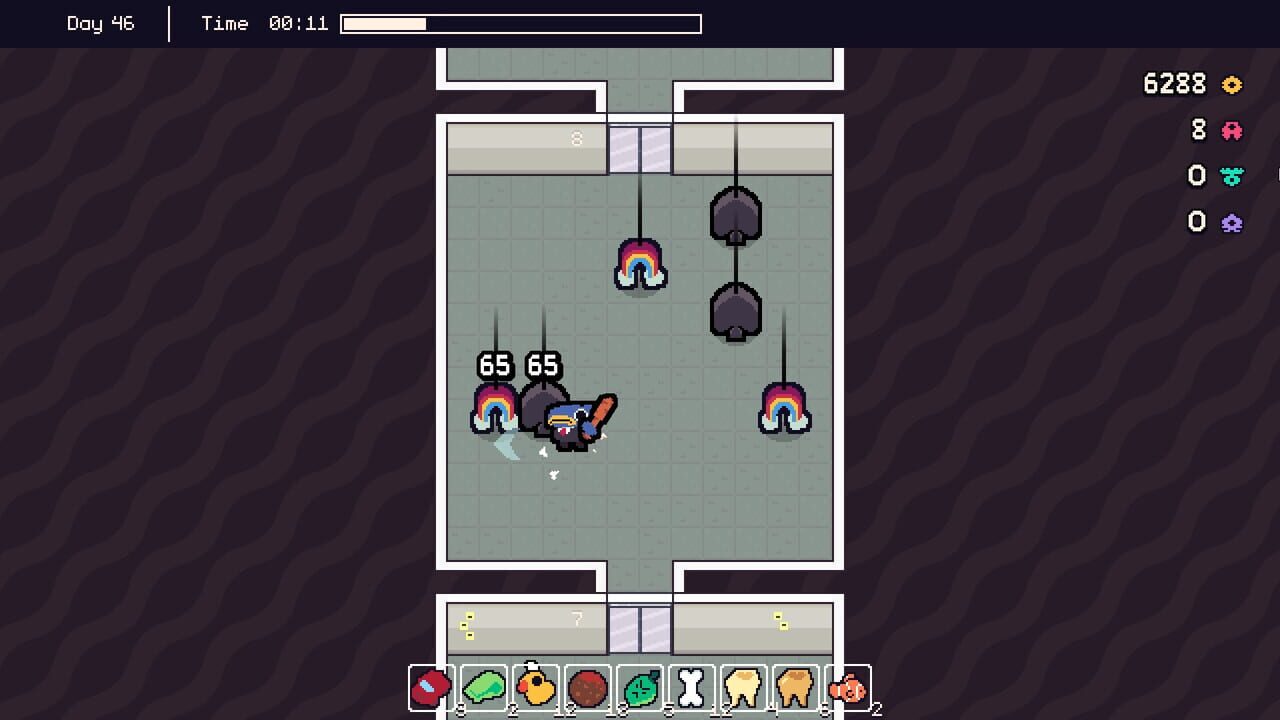Viewport: 1280px width, 720px height.
Task: Click the teal creature currency icon
Action: [x=1233, y=176]
